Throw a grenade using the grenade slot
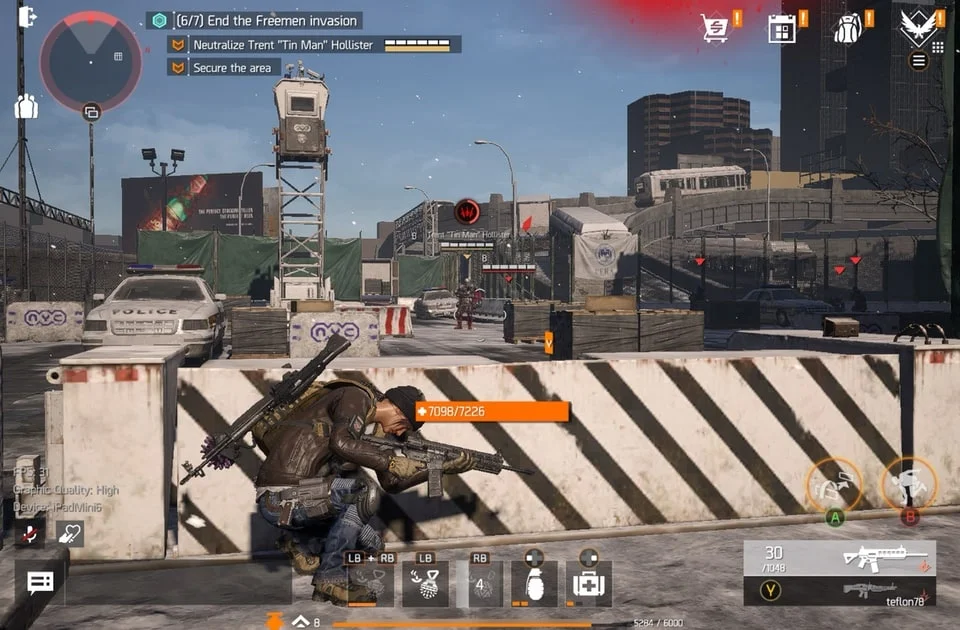This screenshot has width=960, height=630. tap(534, 583)
